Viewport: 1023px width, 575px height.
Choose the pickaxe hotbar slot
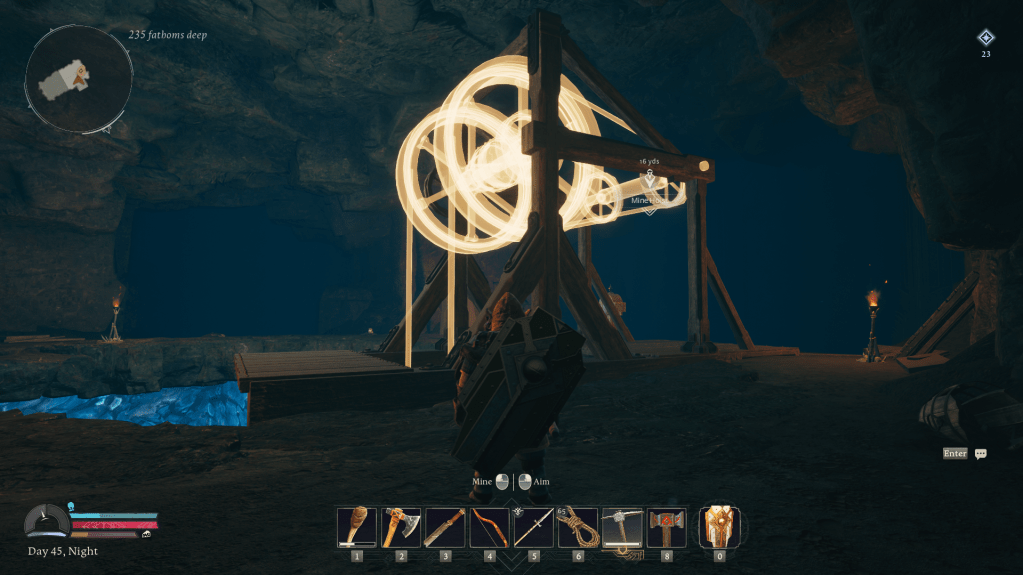tap(622, 527)
